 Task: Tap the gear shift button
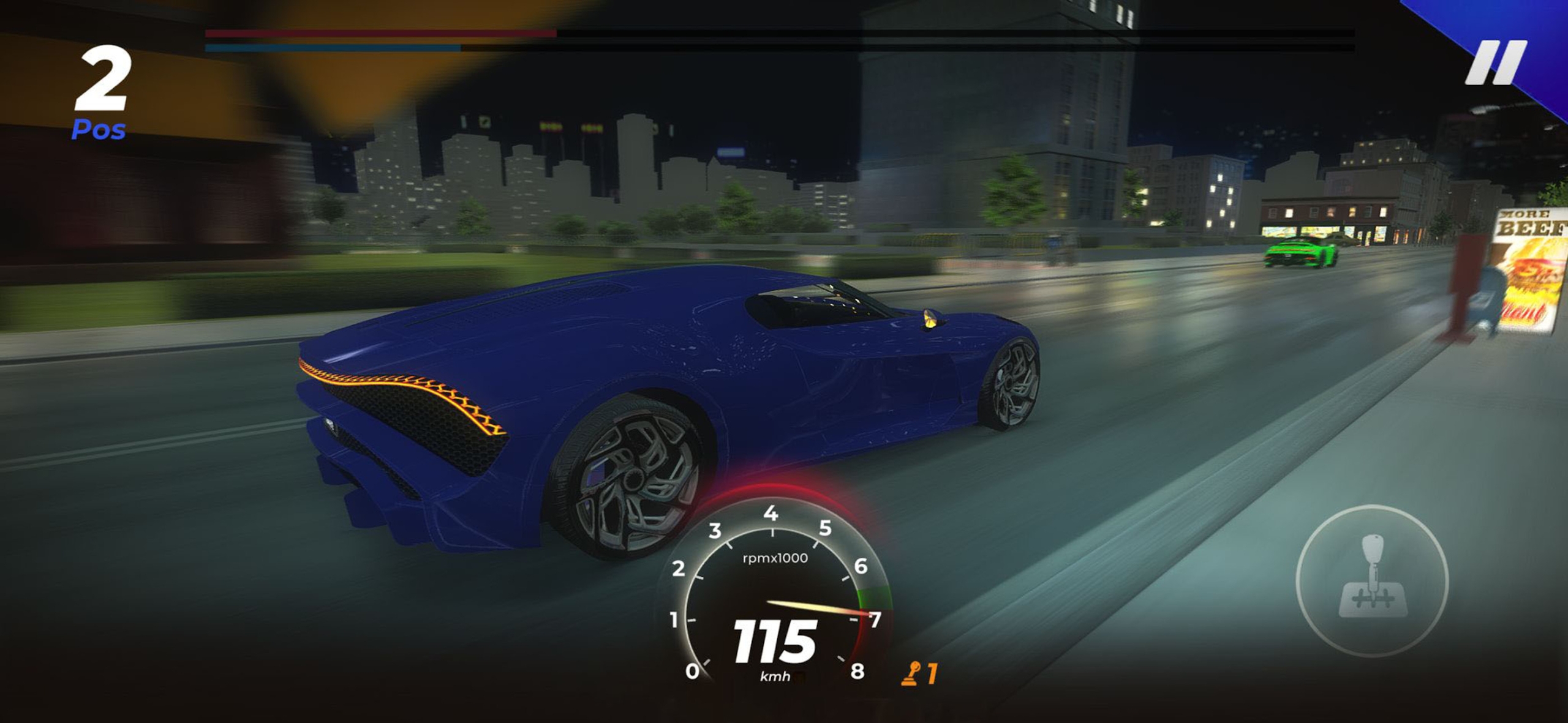[1372, 580]
